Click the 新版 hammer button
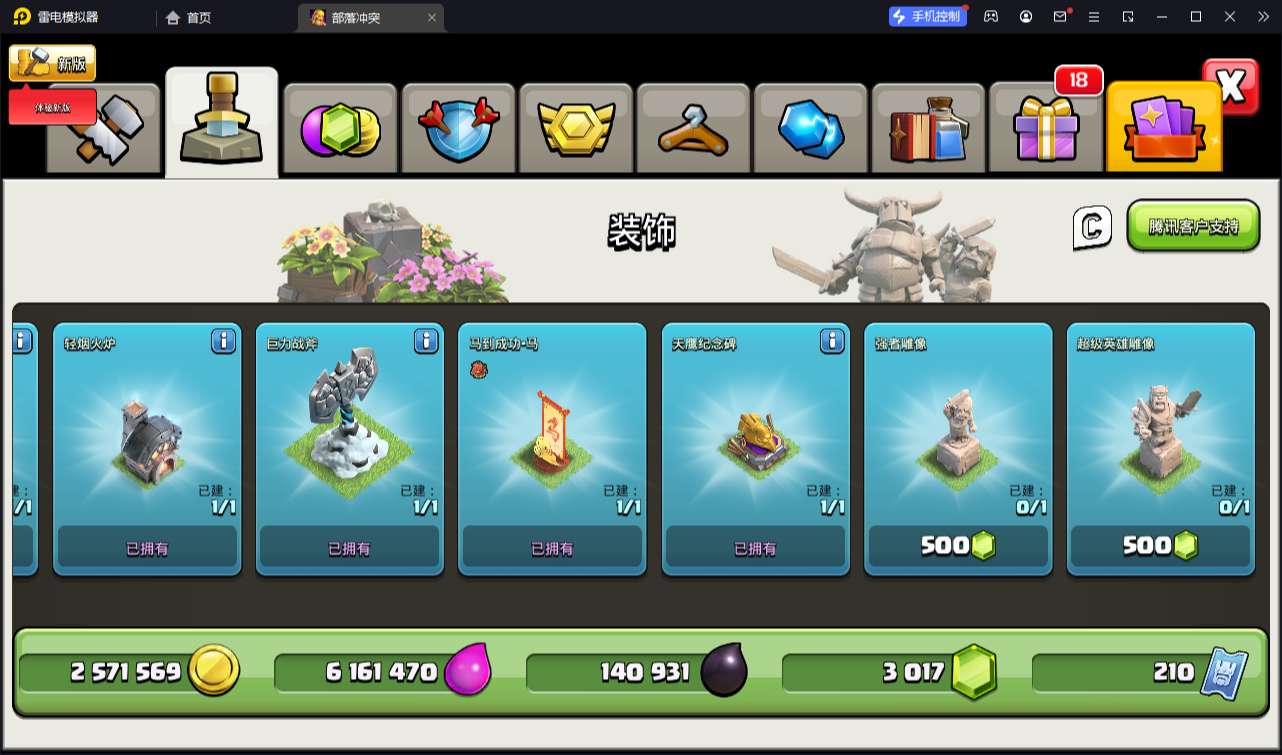Screen dimensions: 1282x755 52,63
